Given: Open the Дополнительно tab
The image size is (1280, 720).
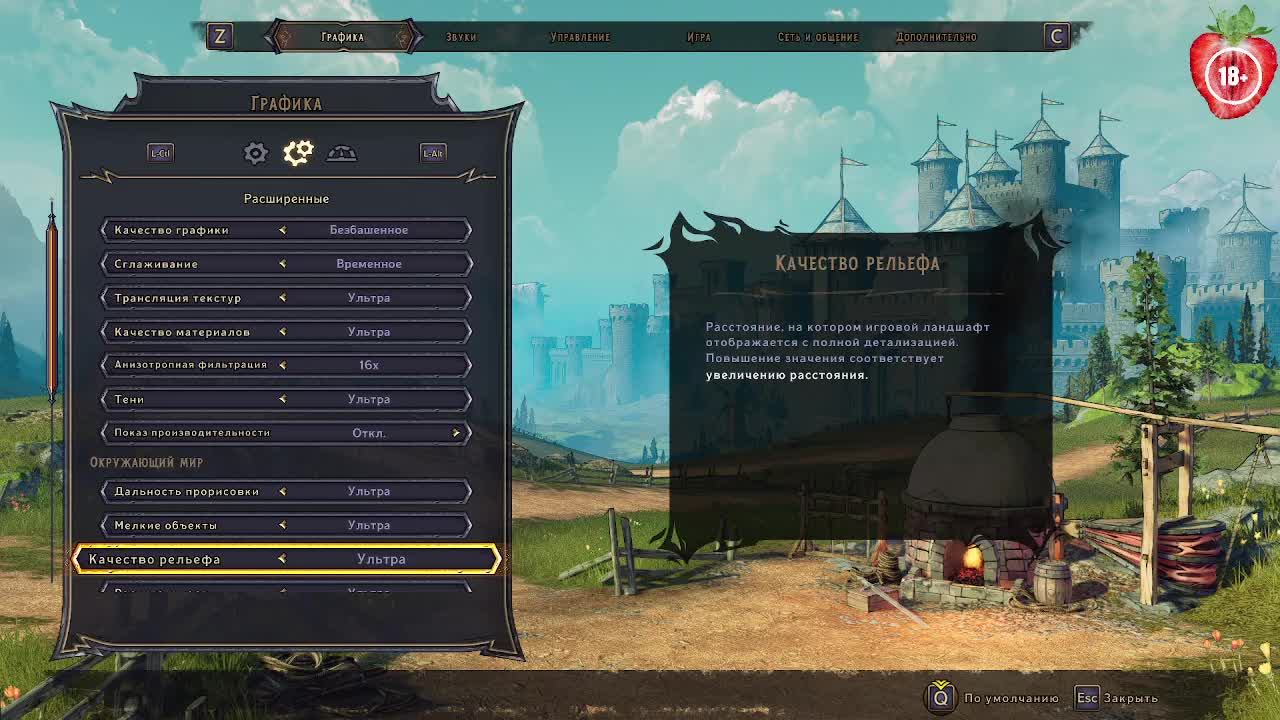Looking at the screenshot, I should (x=936, y=37).
